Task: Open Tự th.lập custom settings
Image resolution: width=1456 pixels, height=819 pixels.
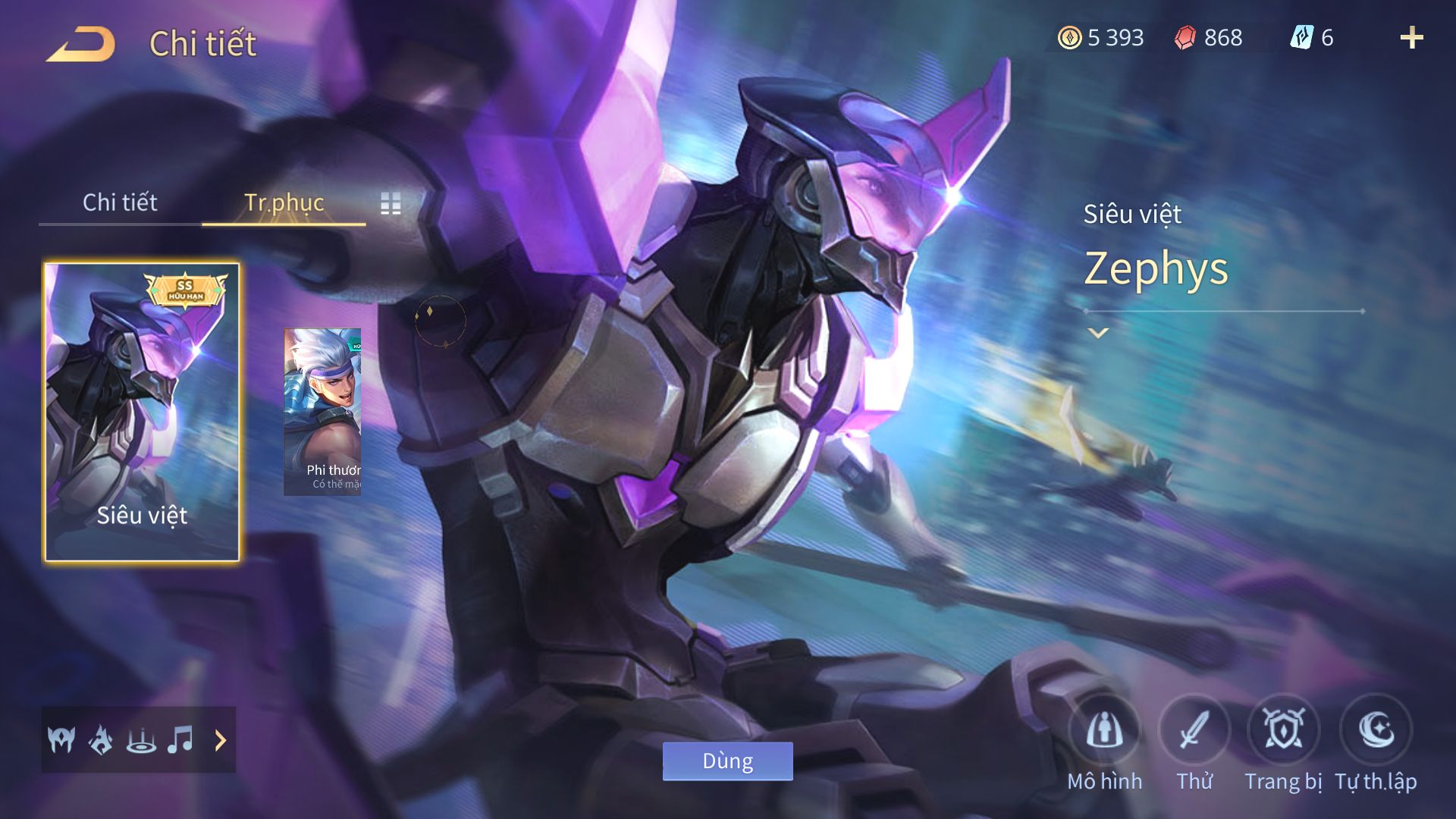Action: coord(1376,731)
